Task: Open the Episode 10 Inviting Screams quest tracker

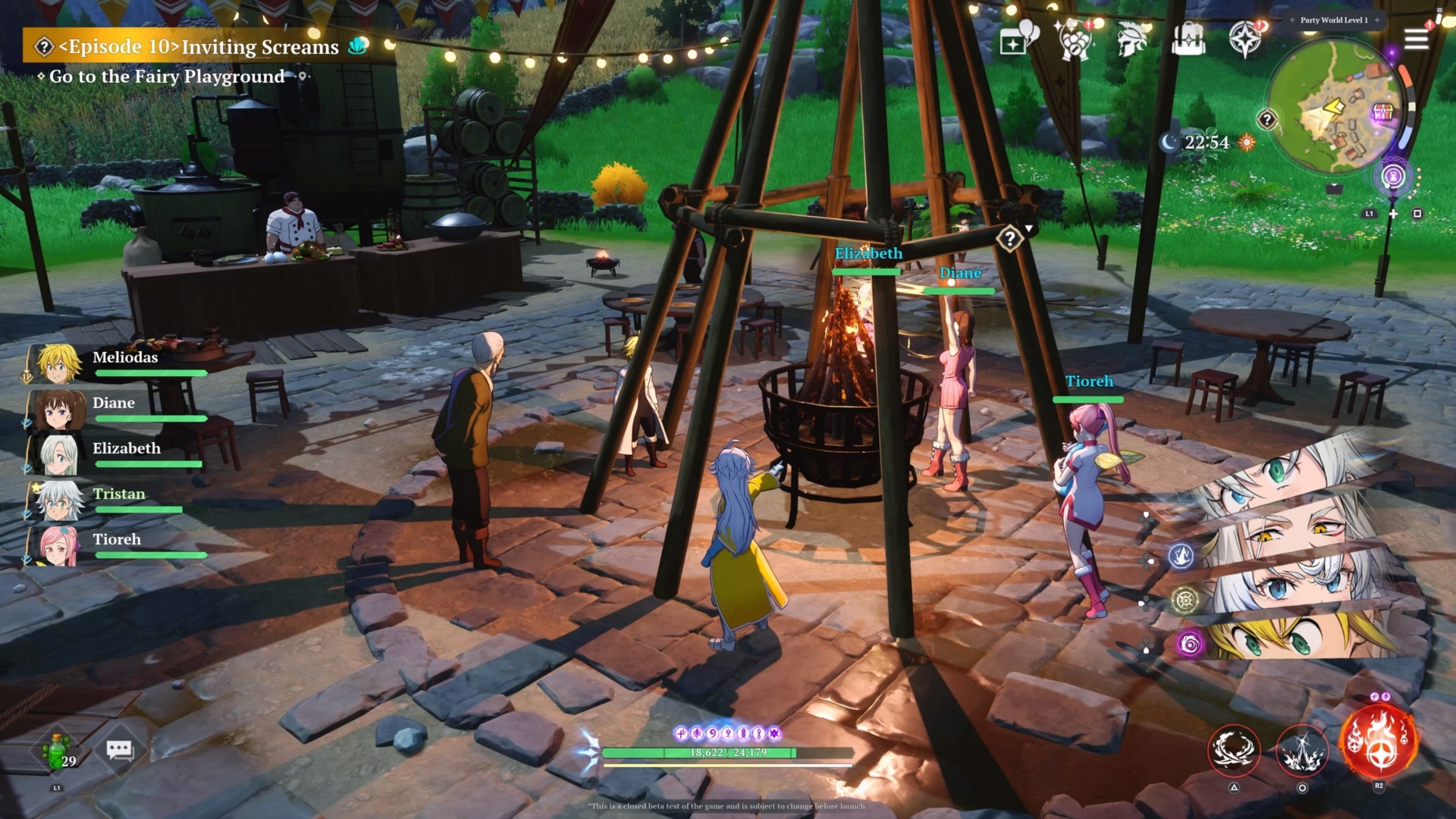Action: point(199,47)
